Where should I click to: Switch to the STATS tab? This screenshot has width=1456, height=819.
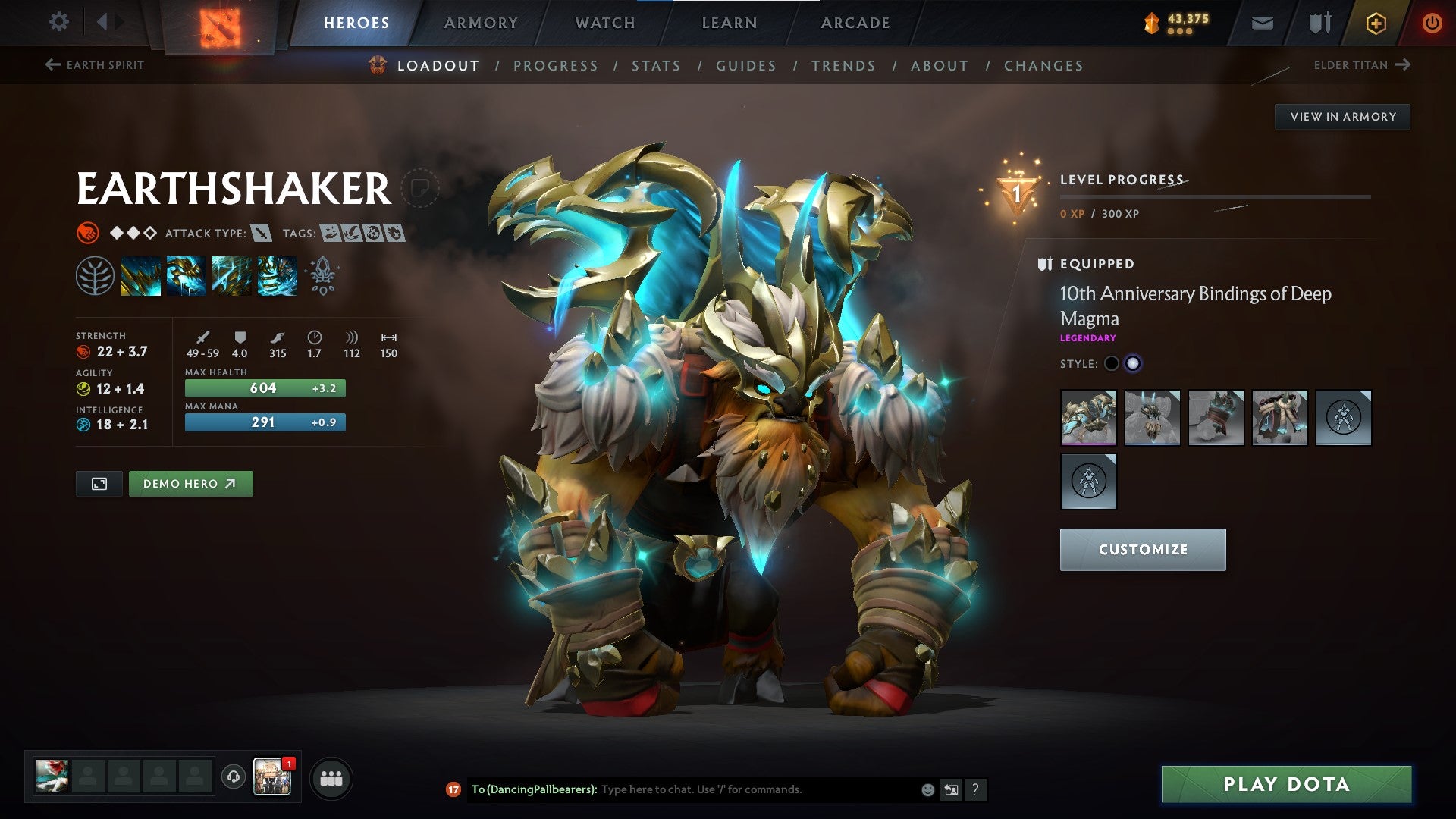pos(657,66)
